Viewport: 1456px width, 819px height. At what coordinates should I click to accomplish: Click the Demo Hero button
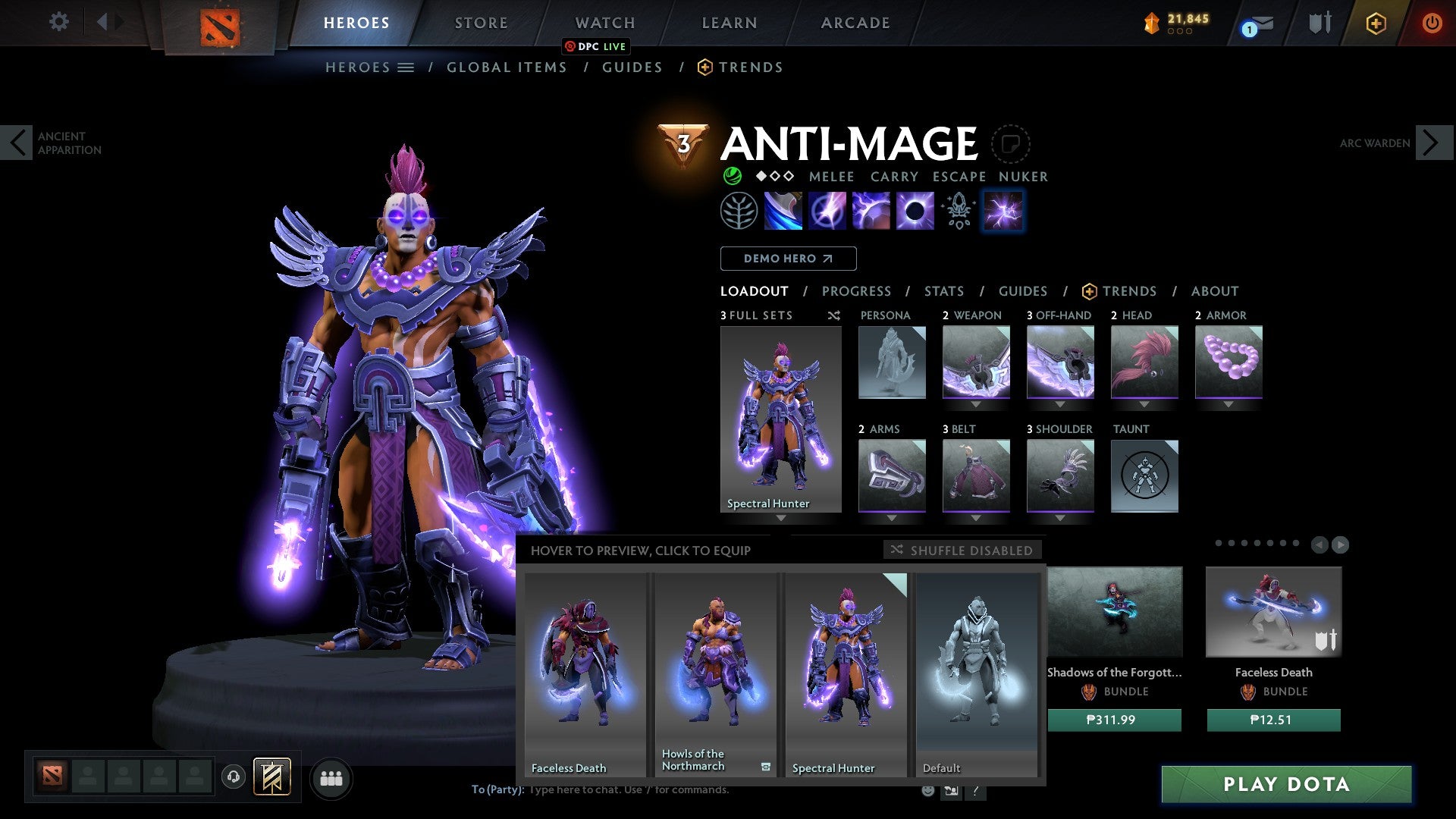[788, 259]
